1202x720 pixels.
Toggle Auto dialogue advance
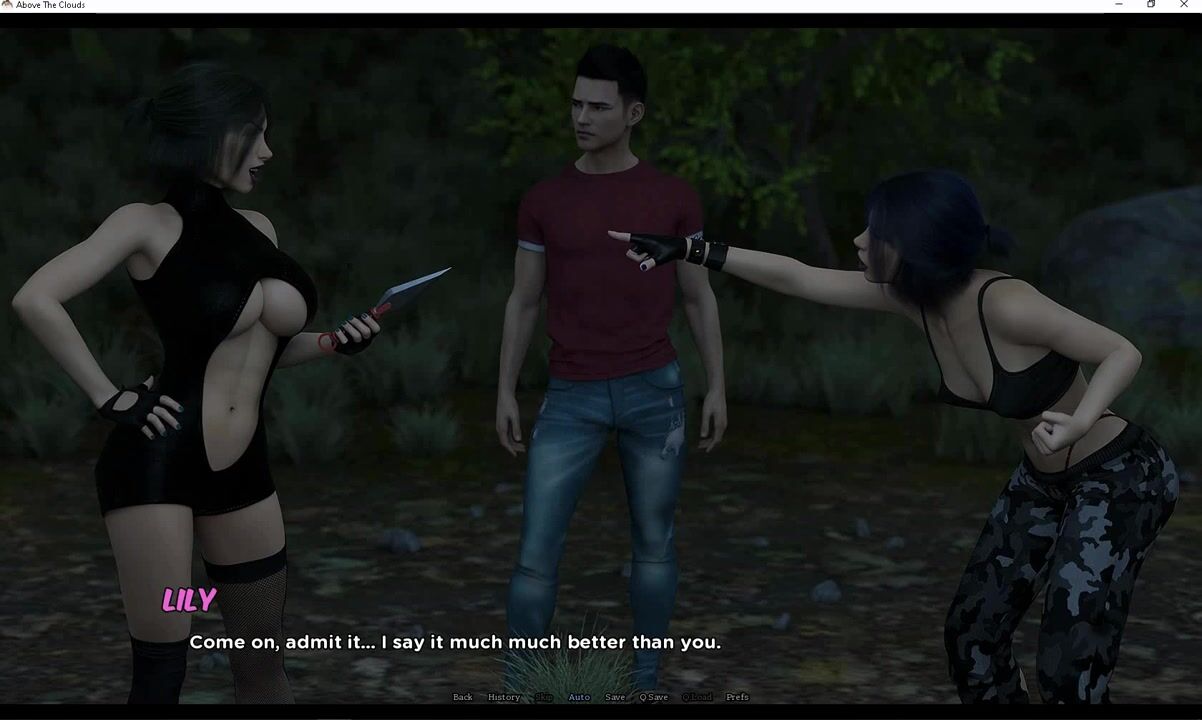[579, 697]
